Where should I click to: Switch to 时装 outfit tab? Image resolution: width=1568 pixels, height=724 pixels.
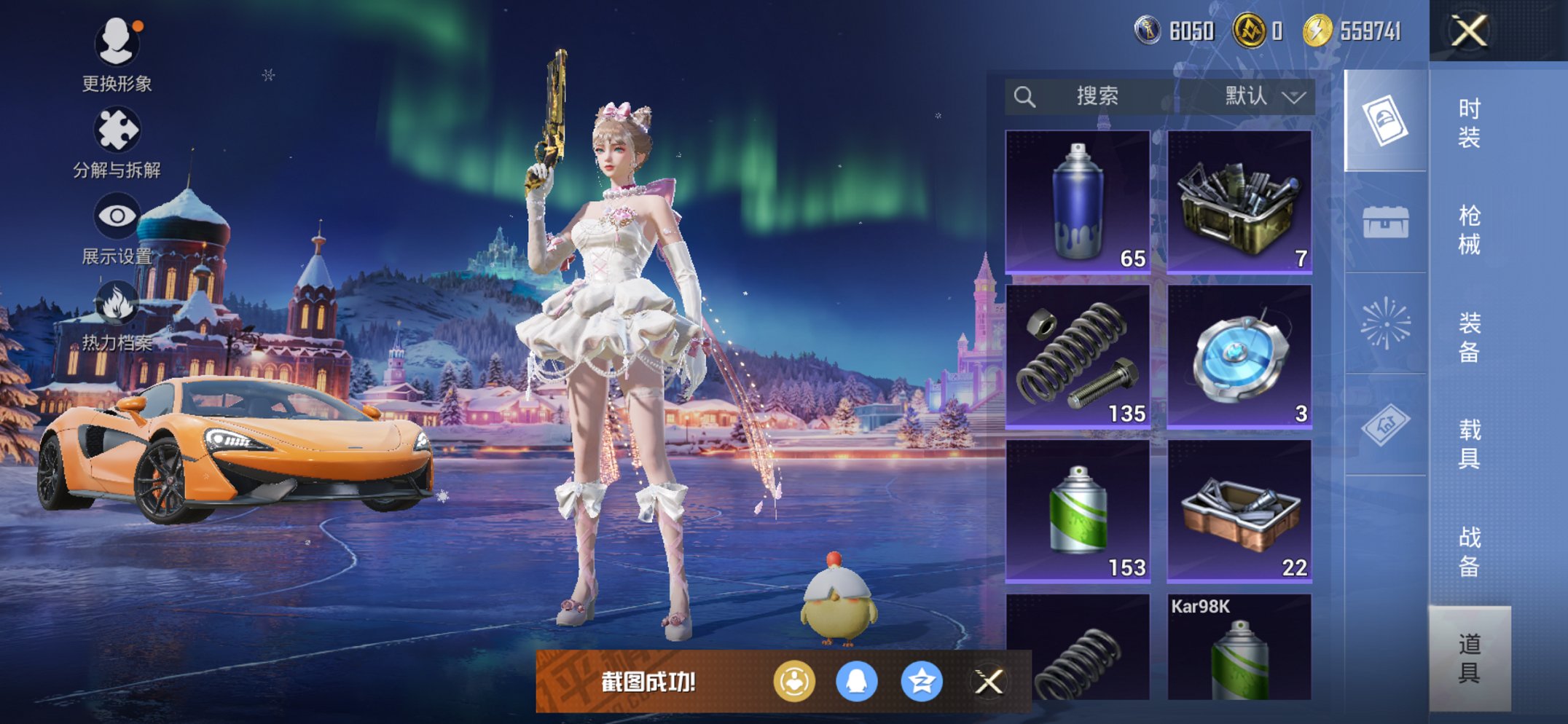[x=1469, y=122]
